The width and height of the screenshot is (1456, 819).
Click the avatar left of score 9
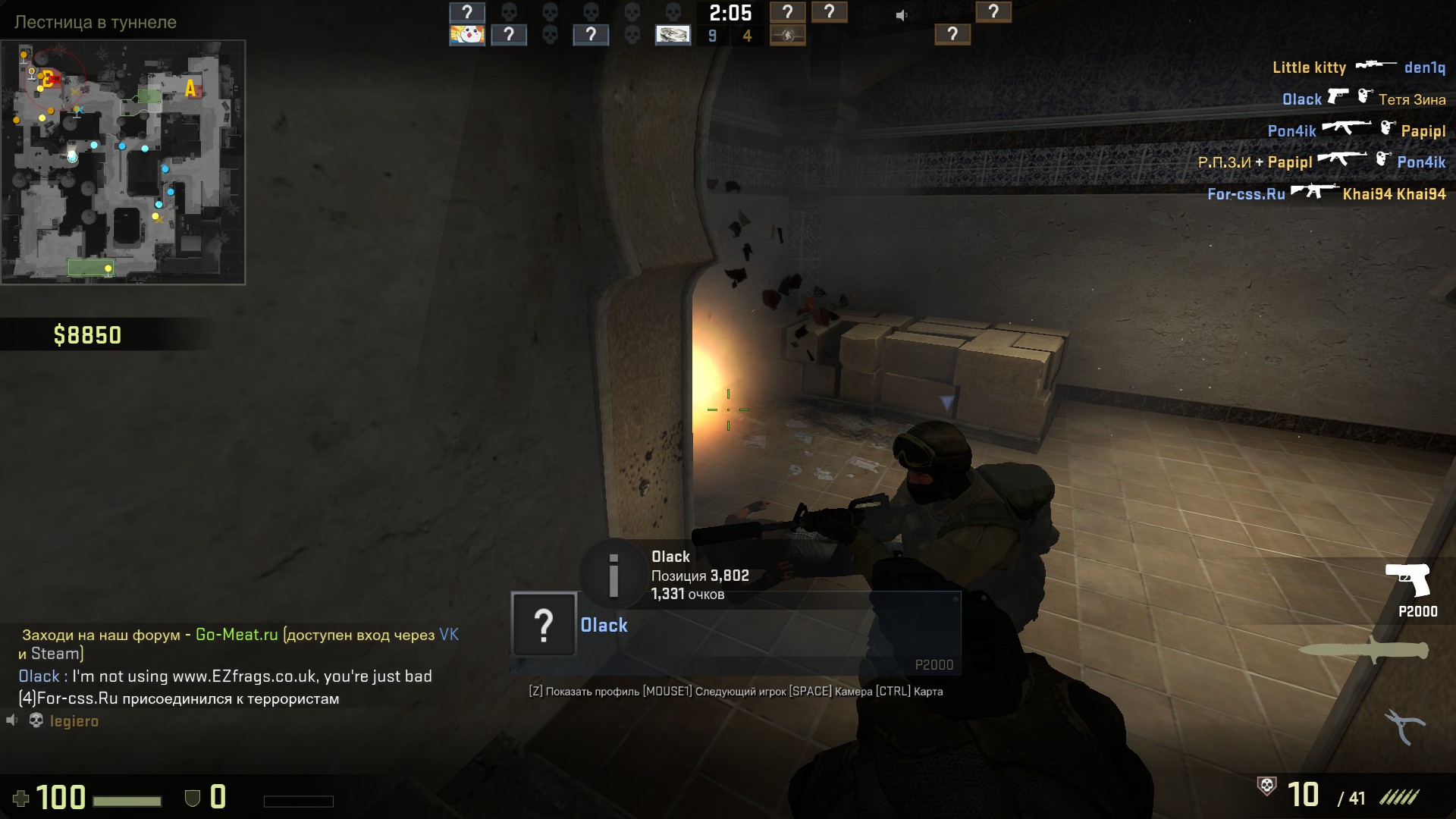point(673,35)
